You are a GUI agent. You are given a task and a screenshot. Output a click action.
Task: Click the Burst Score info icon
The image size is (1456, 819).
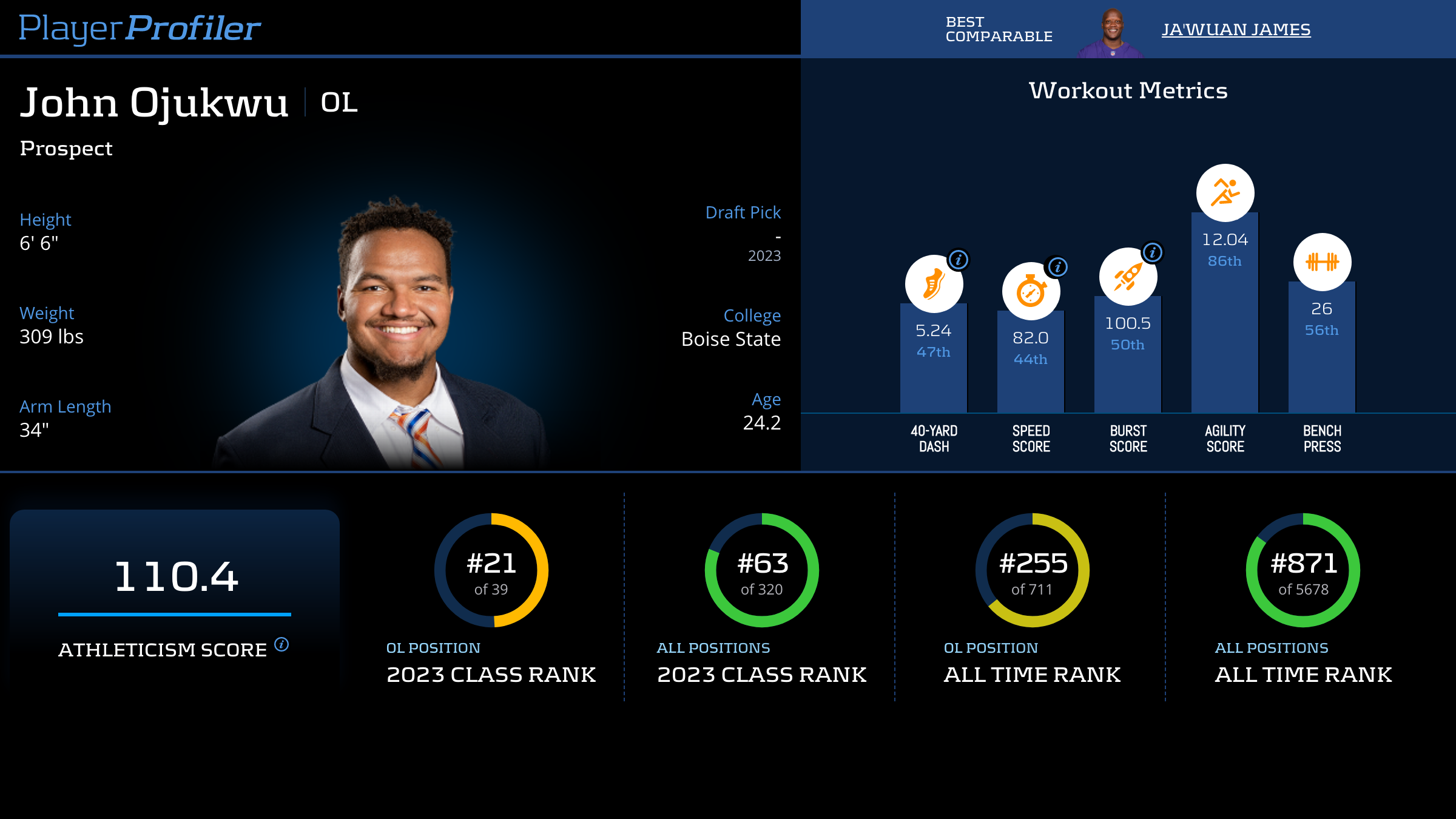(1153, 252)
